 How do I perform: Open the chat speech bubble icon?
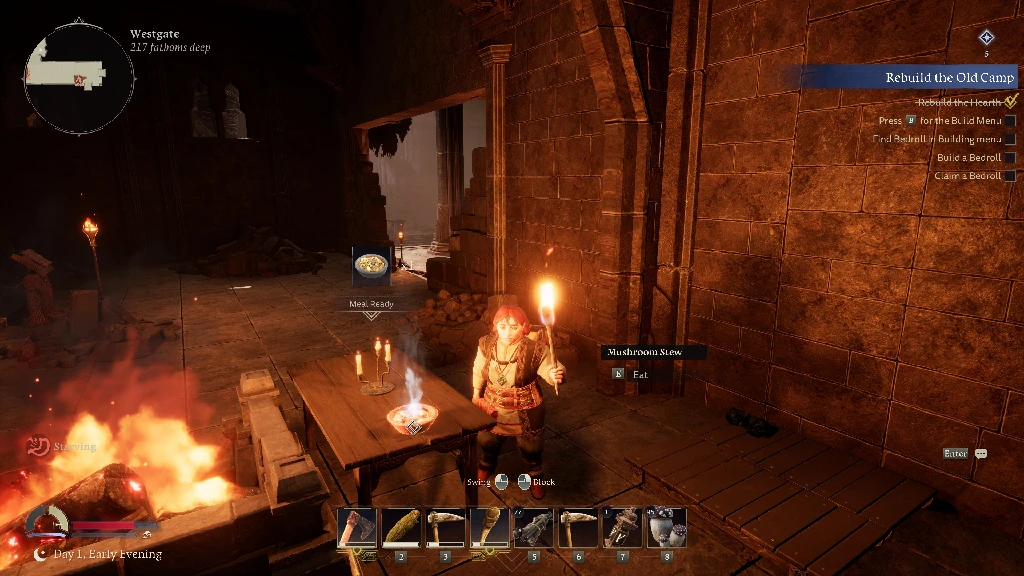pyautogui.click(x=981, y=453)
